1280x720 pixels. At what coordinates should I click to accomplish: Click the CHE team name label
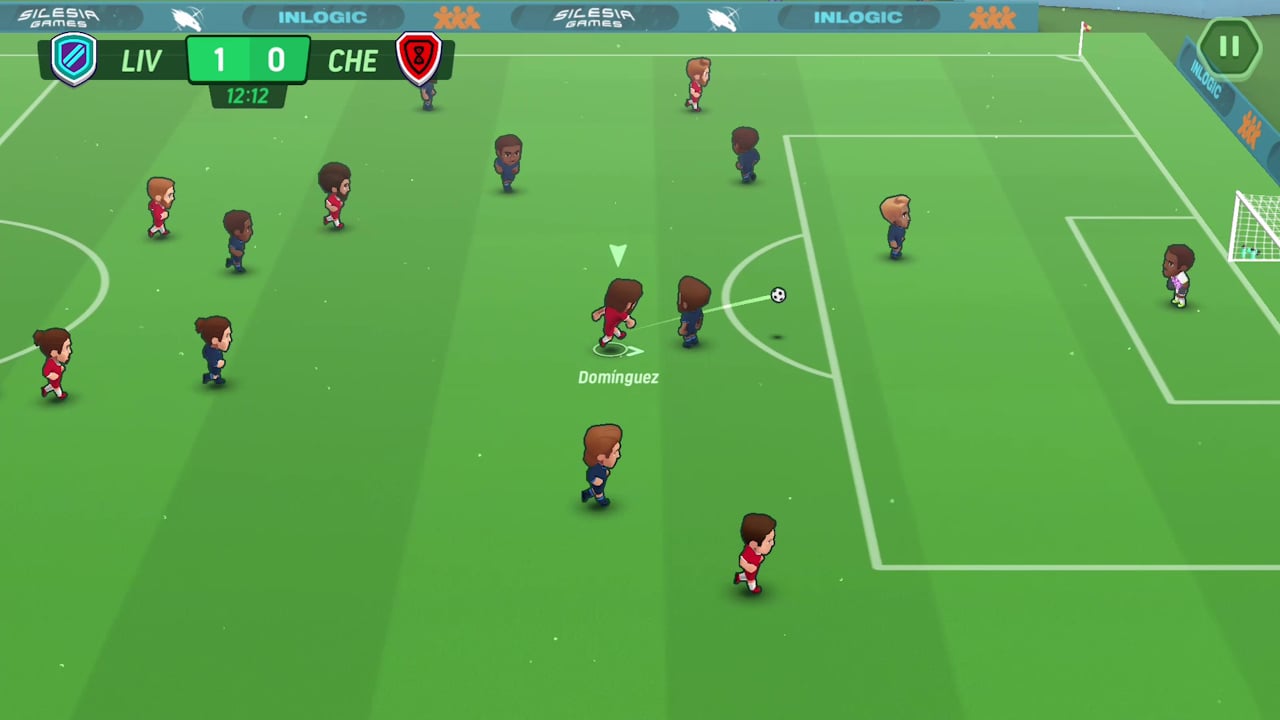(352, 60)
